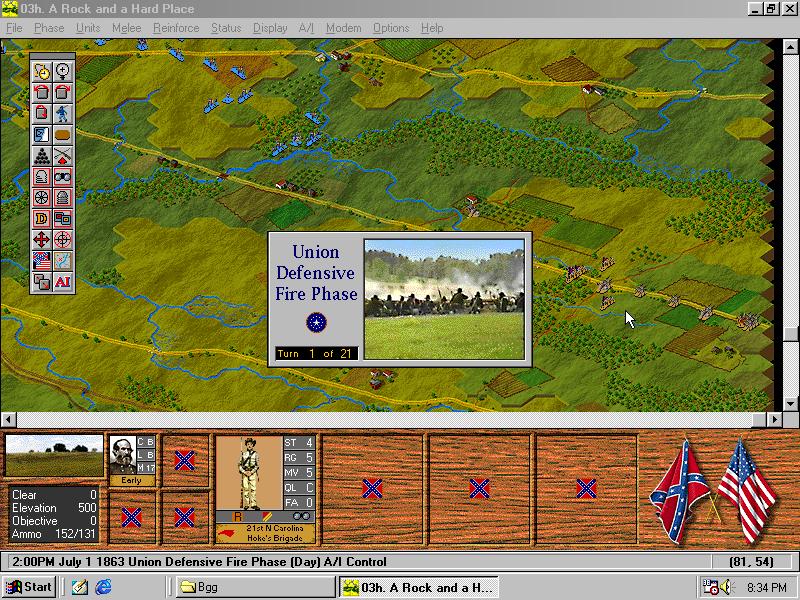The height and width of the screenshot is (600, 800).
Task: Open the Reinforce menu
Action: tap(176, 28)
